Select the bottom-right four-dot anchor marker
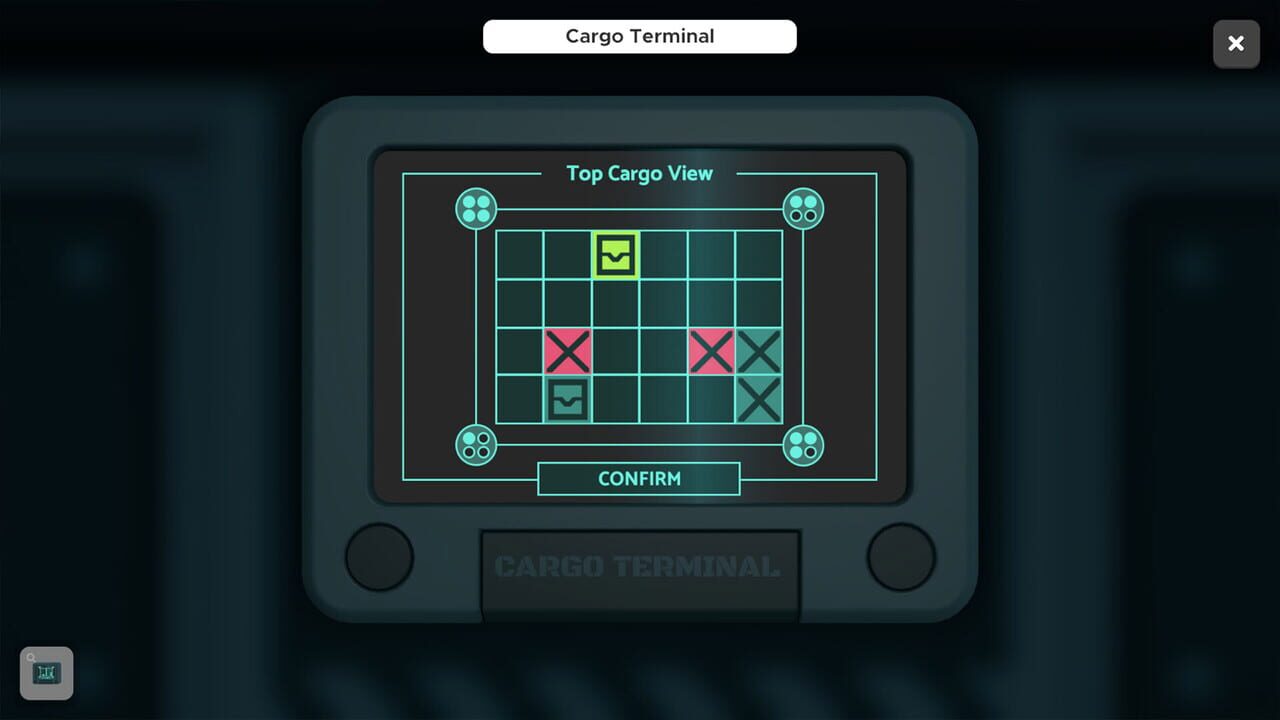This screenshot has height=720, width=1280. coord(804,447)
